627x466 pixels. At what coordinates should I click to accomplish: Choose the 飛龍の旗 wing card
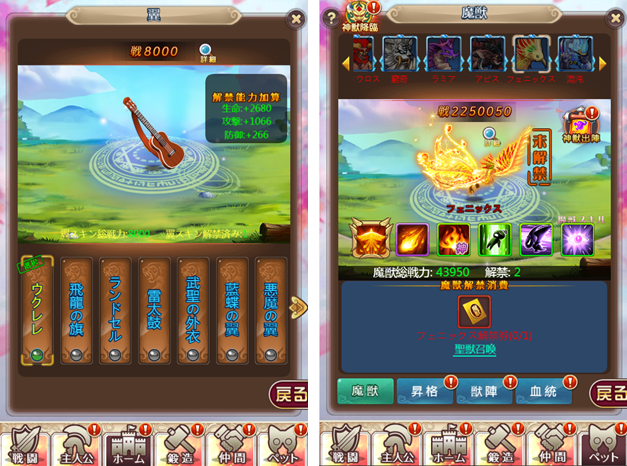pos(79,310)
